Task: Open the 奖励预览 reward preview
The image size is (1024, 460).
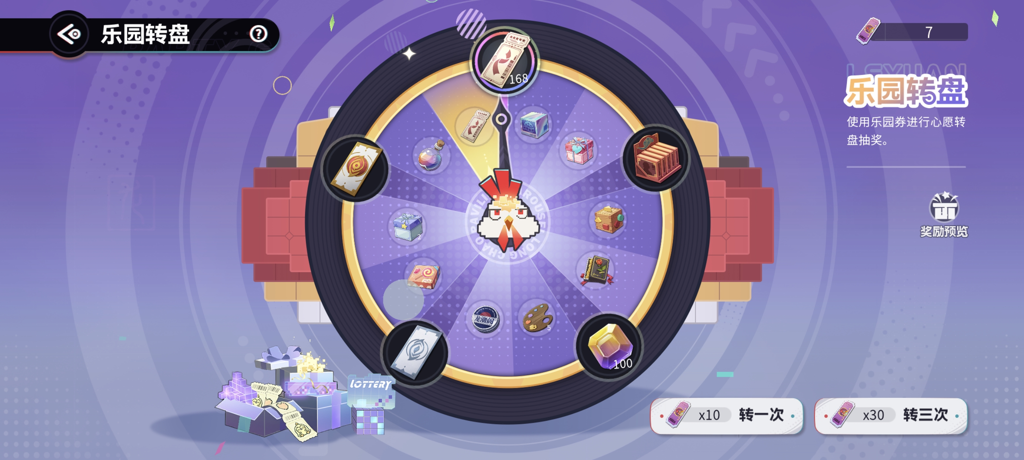Action: pyautogui.click(x=943, y=214)
